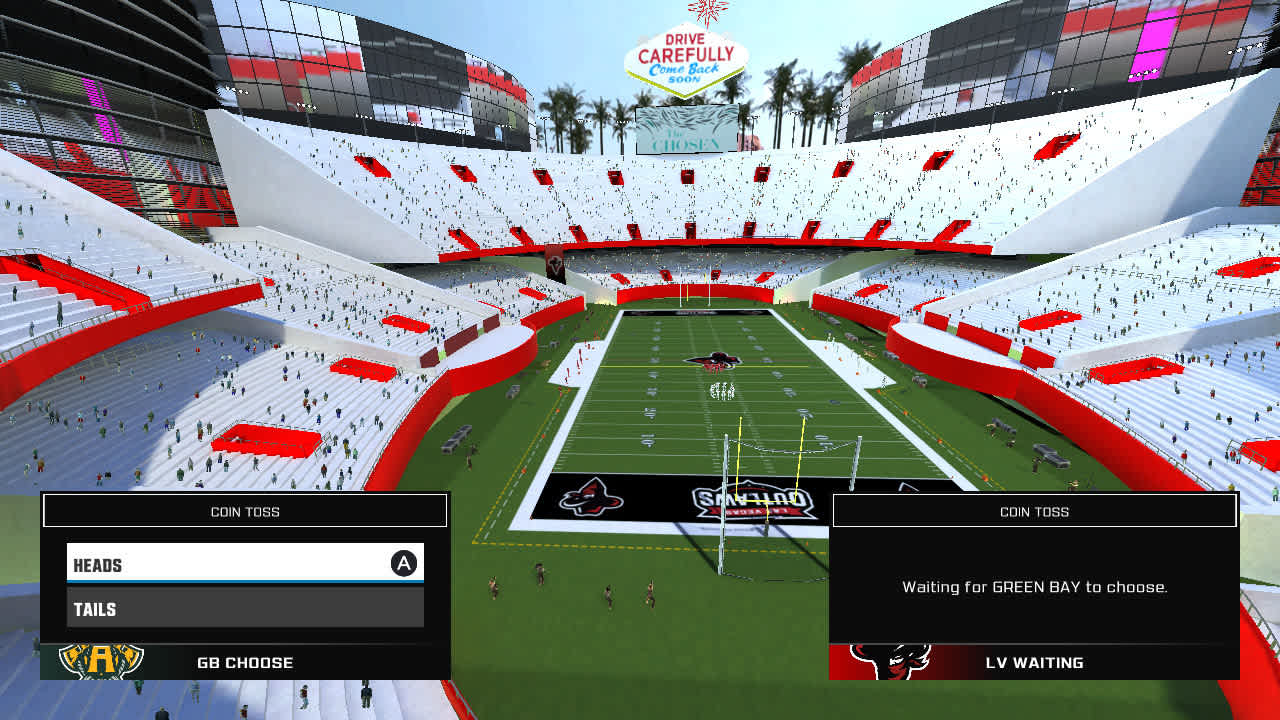The width and height of the screenshot is (1280, 720).
Task: Expand the right COIN TOSS panel header
Action: coord(1034,511)
